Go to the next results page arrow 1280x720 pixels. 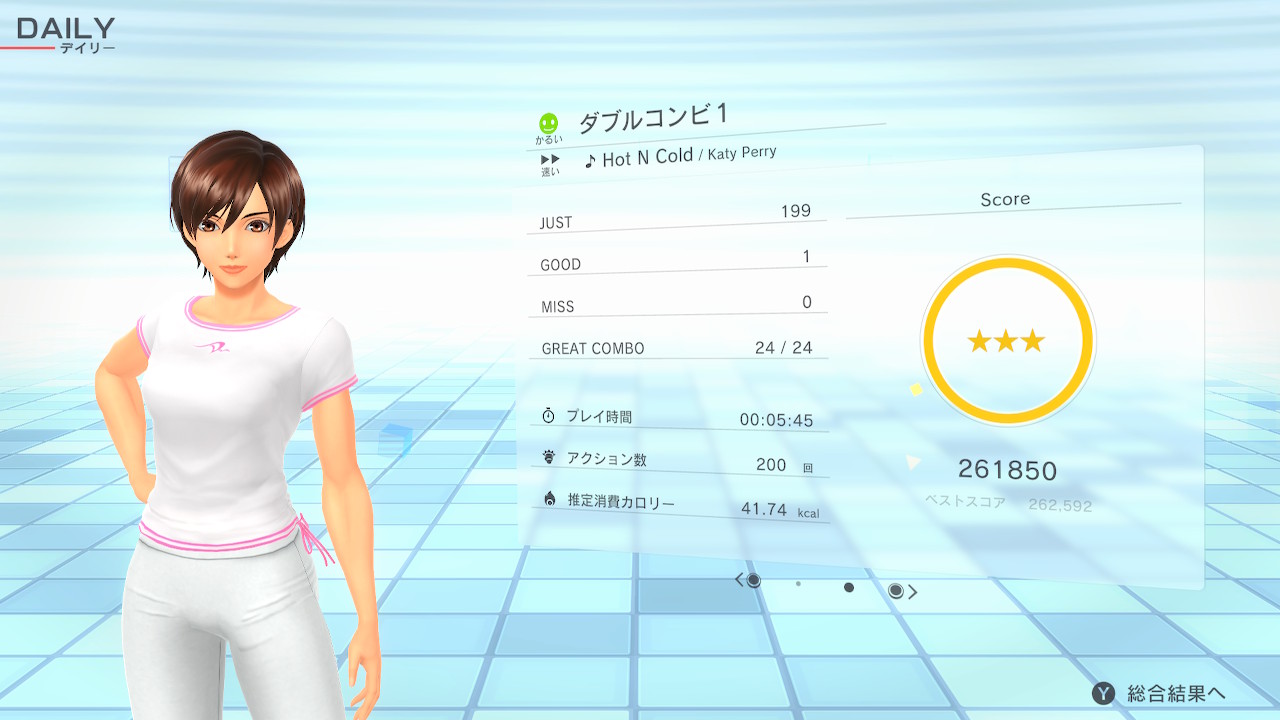[912, 592]
